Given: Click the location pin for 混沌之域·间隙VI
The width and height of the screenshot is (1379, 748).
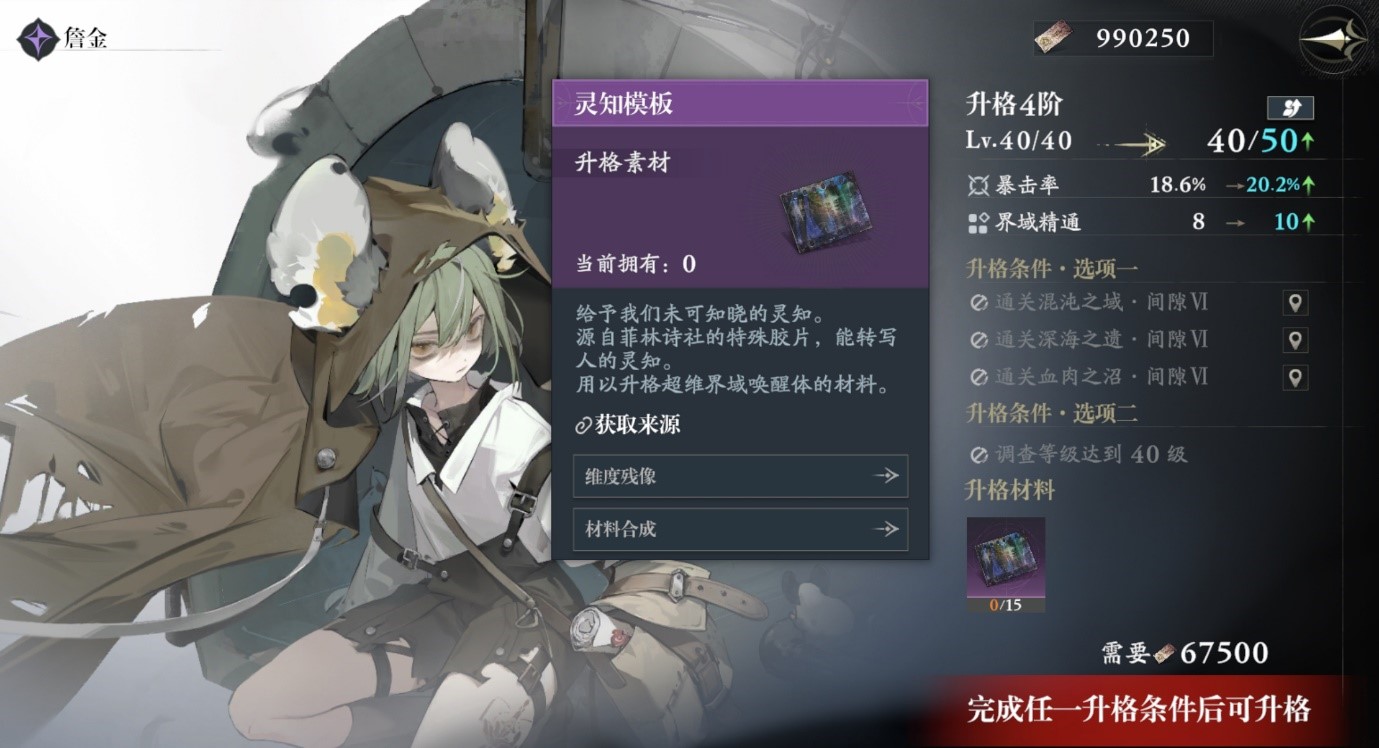Looking at the screenshot, I should coord(1295,302).
